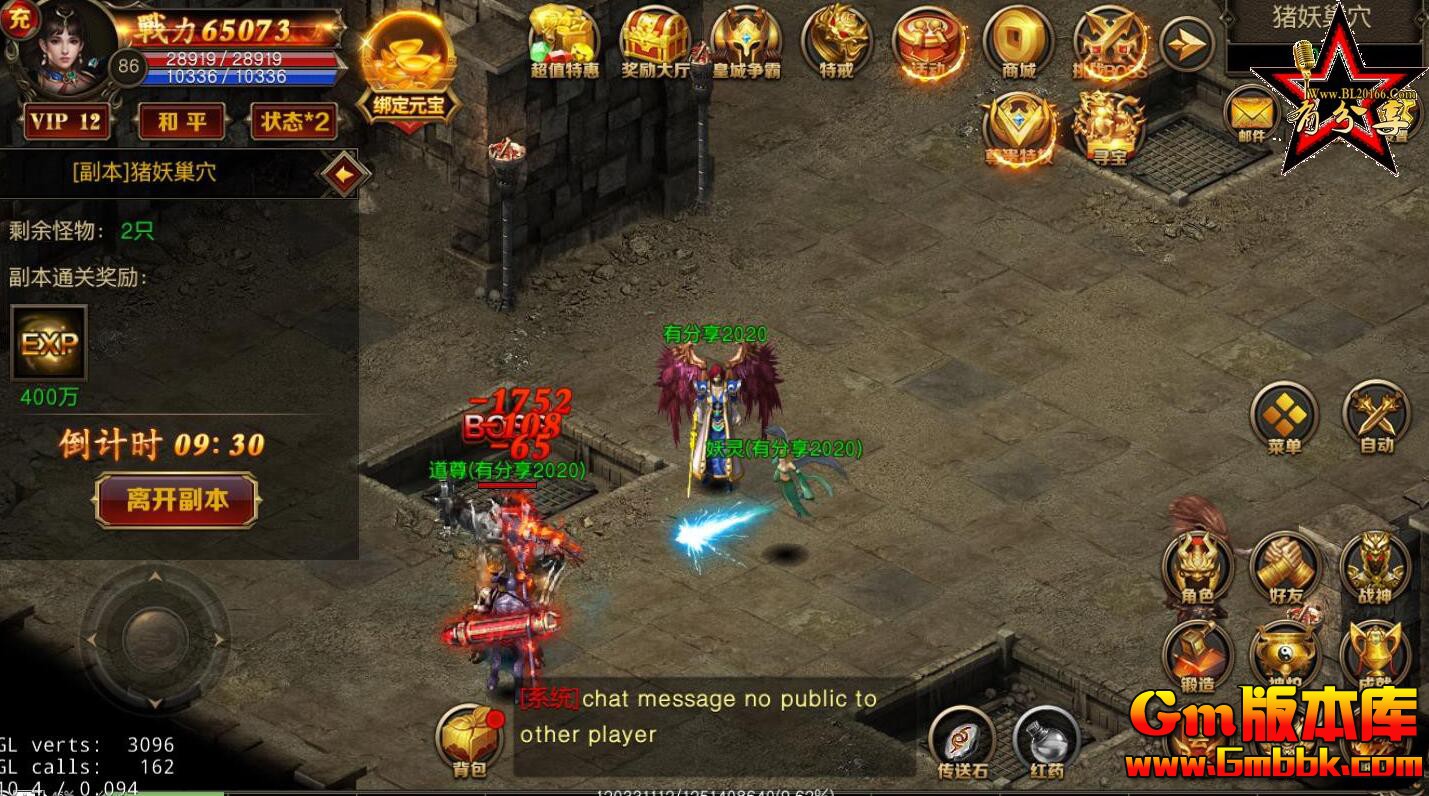Open the 好友 friends icon
This screenshot has height=796, width=1429.
pyautogui.click(x=1283, y=565)
